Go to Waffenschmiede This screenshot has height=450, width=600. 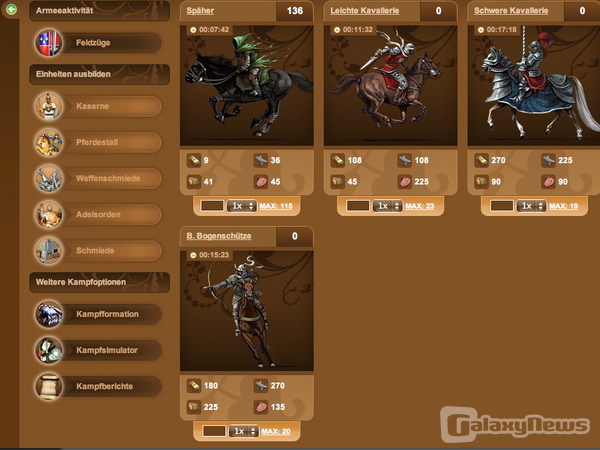coord(98,178)
